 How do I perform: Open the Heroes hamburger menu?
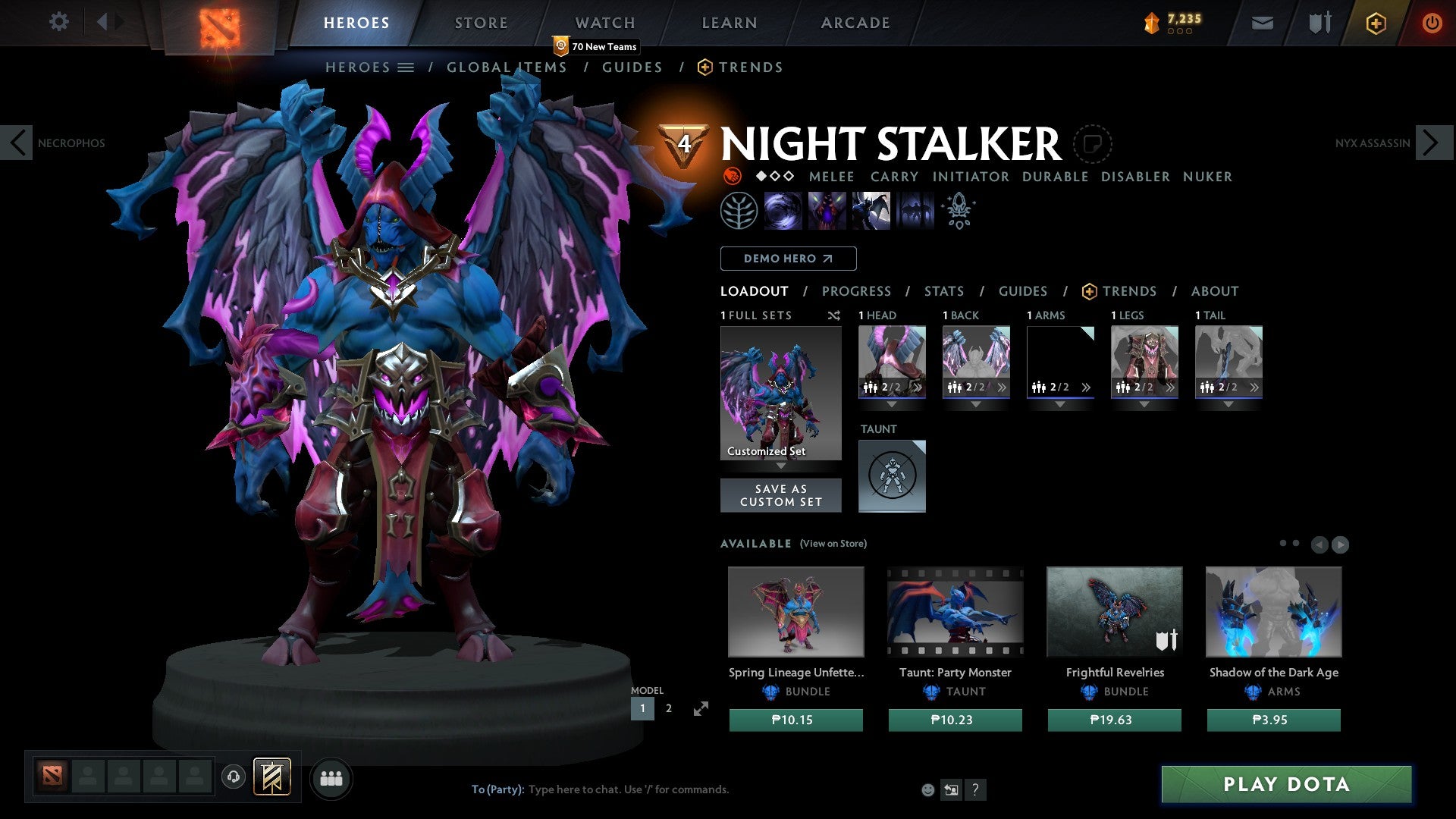[406, 67]
